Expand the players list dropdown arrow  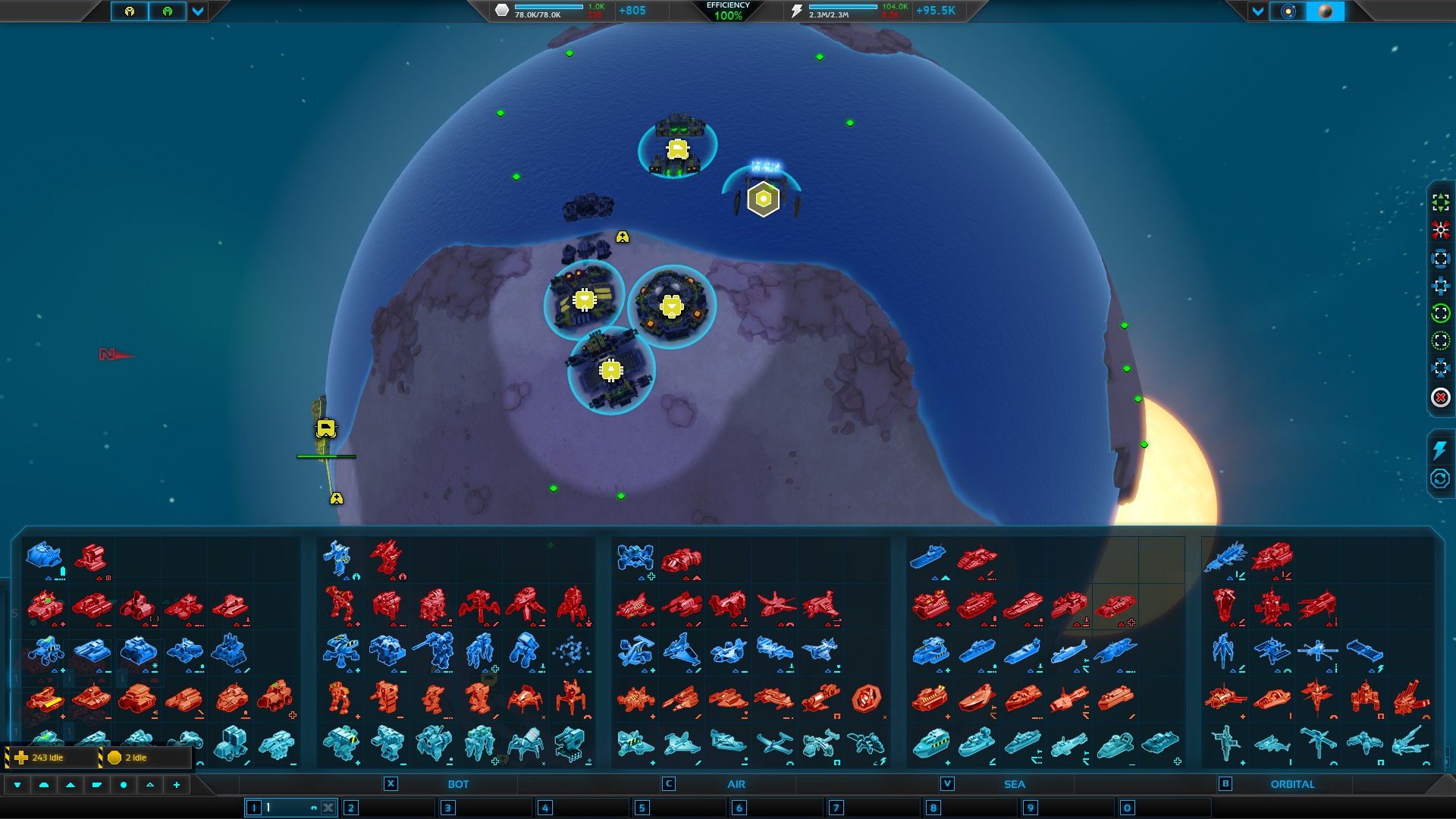(198, 11)
